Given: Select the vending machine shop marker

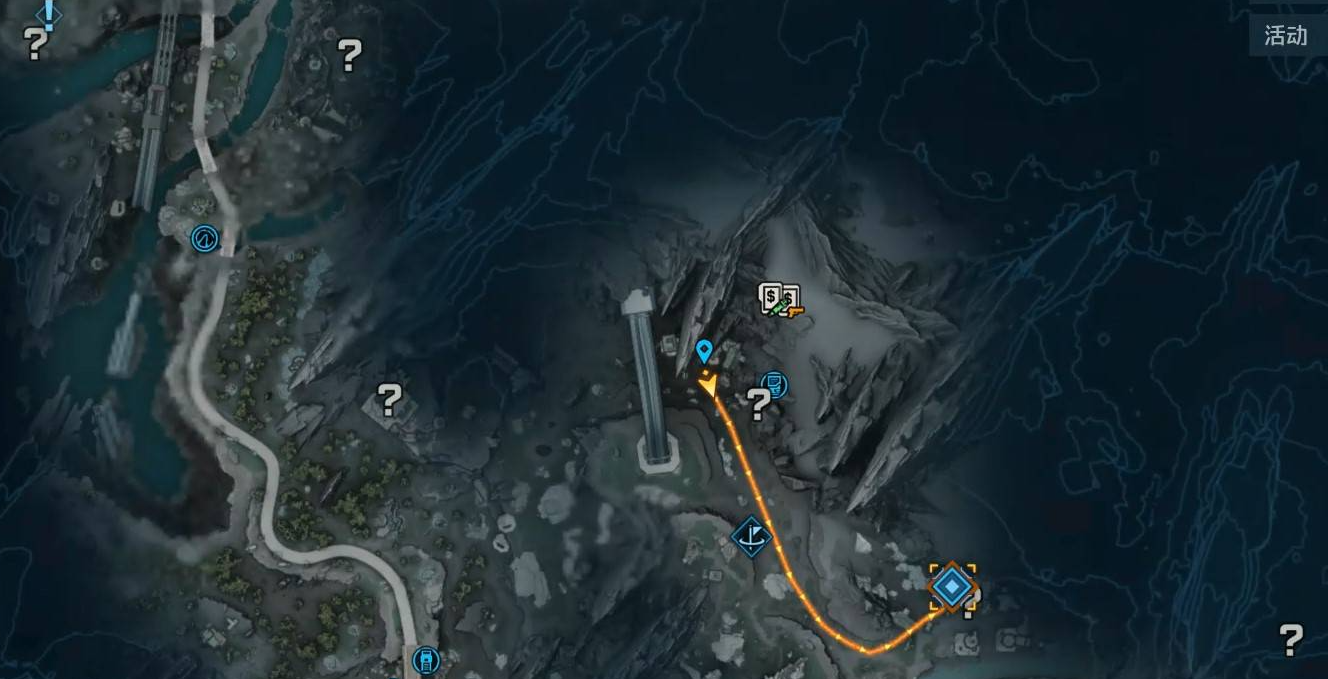Looking at the screenshot, I should 779,299.
